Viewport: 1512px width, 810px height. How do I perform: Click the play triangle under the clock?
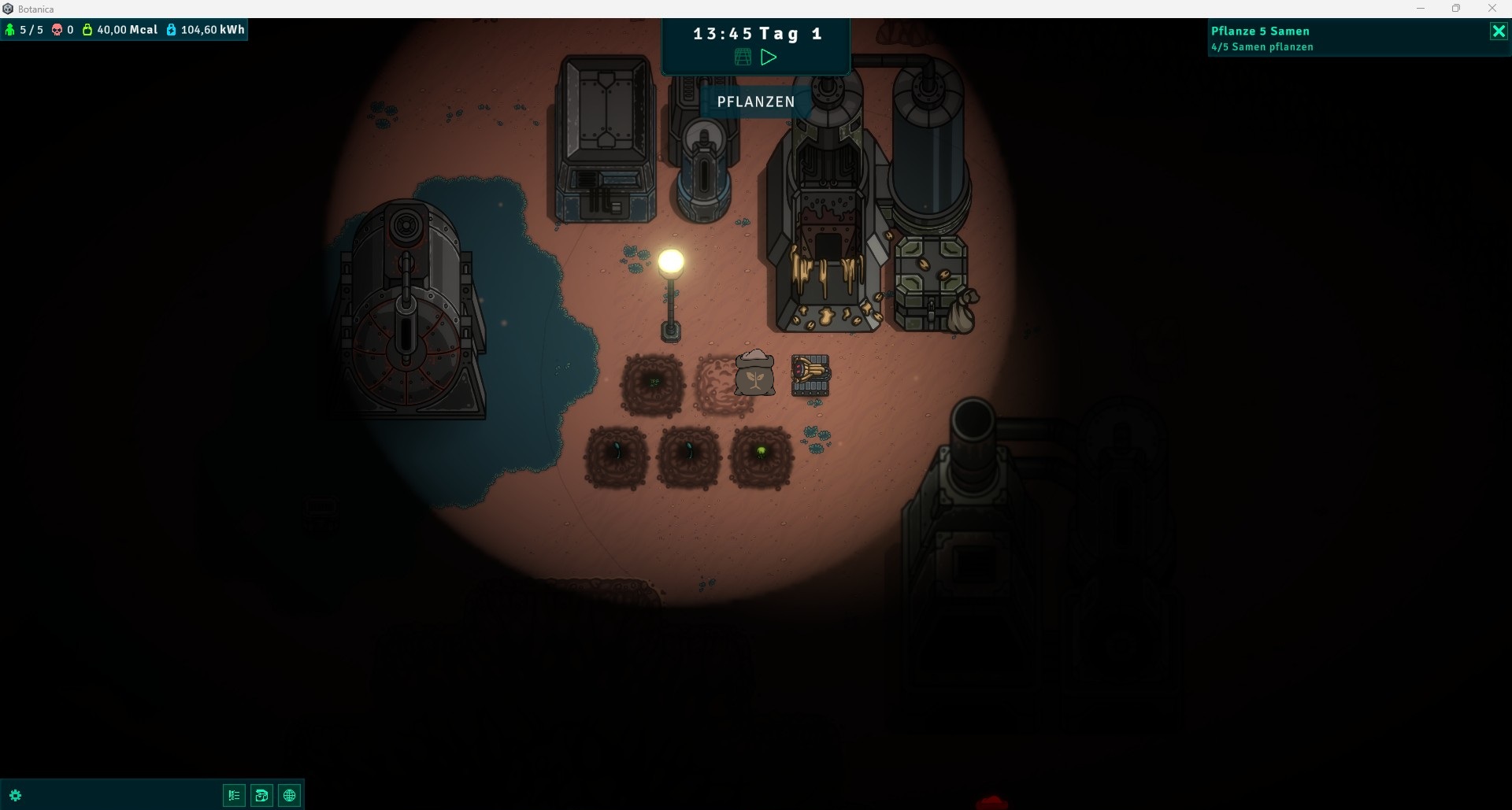[x=769, y=57]
